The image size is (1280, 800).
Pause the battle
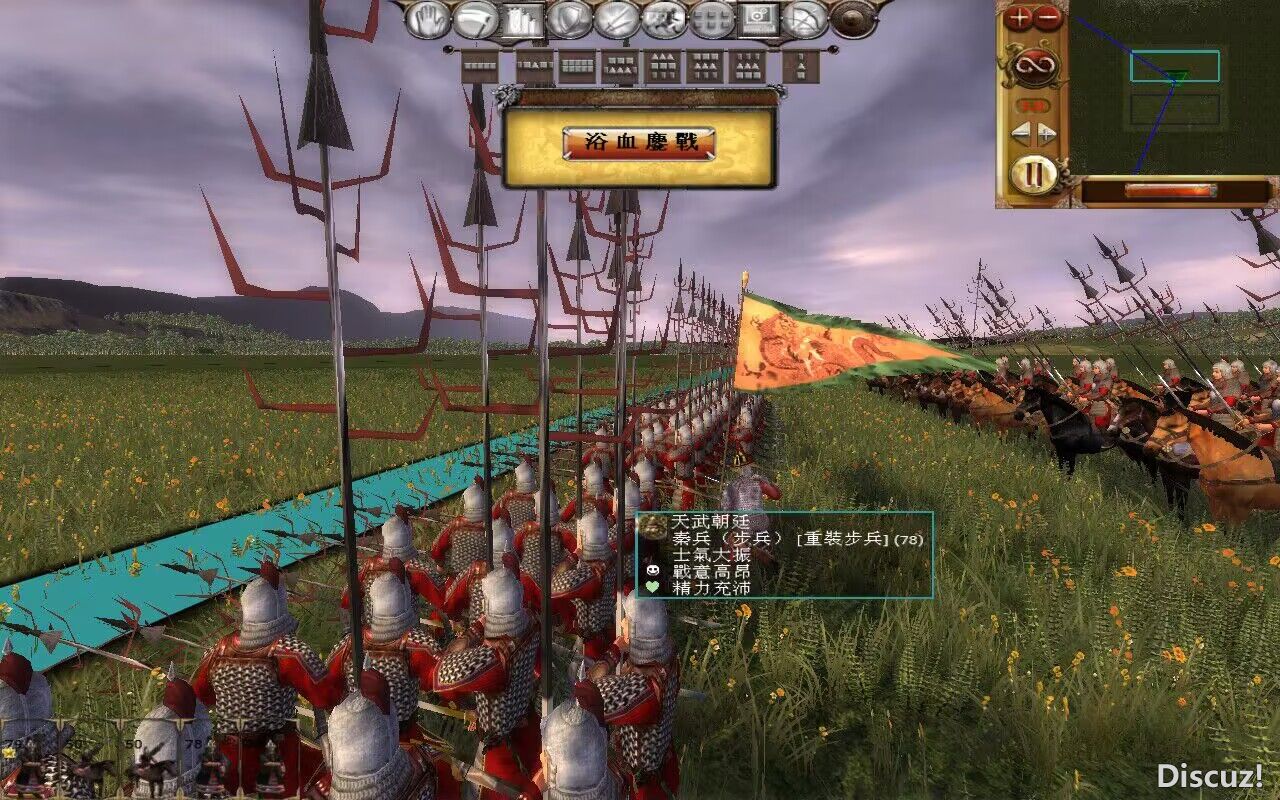pos(1033,175)
